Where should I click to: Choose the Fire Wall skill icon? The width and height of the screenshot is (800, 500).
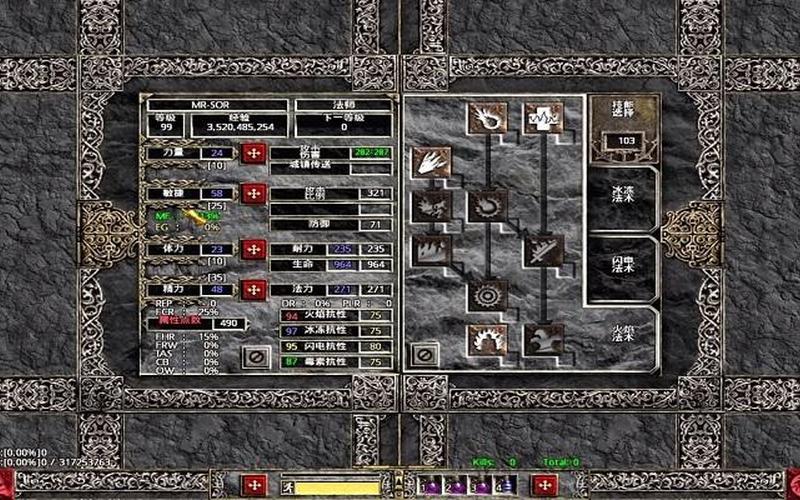(431, 250)
